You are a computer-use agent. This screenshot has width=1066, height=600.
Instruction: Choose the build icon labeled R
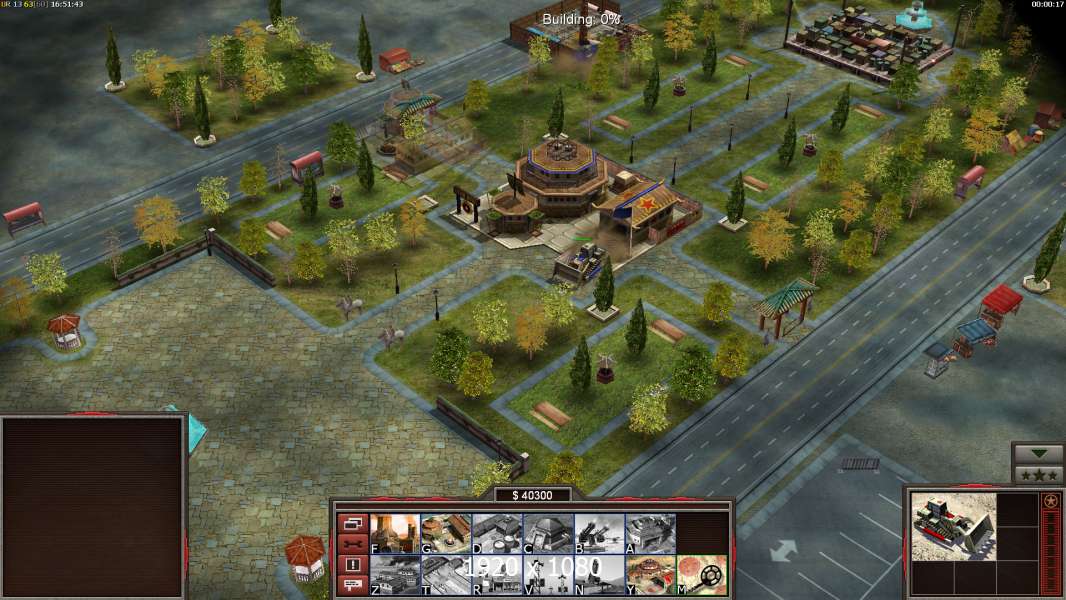pyautogui.click(x=497, y=575)
